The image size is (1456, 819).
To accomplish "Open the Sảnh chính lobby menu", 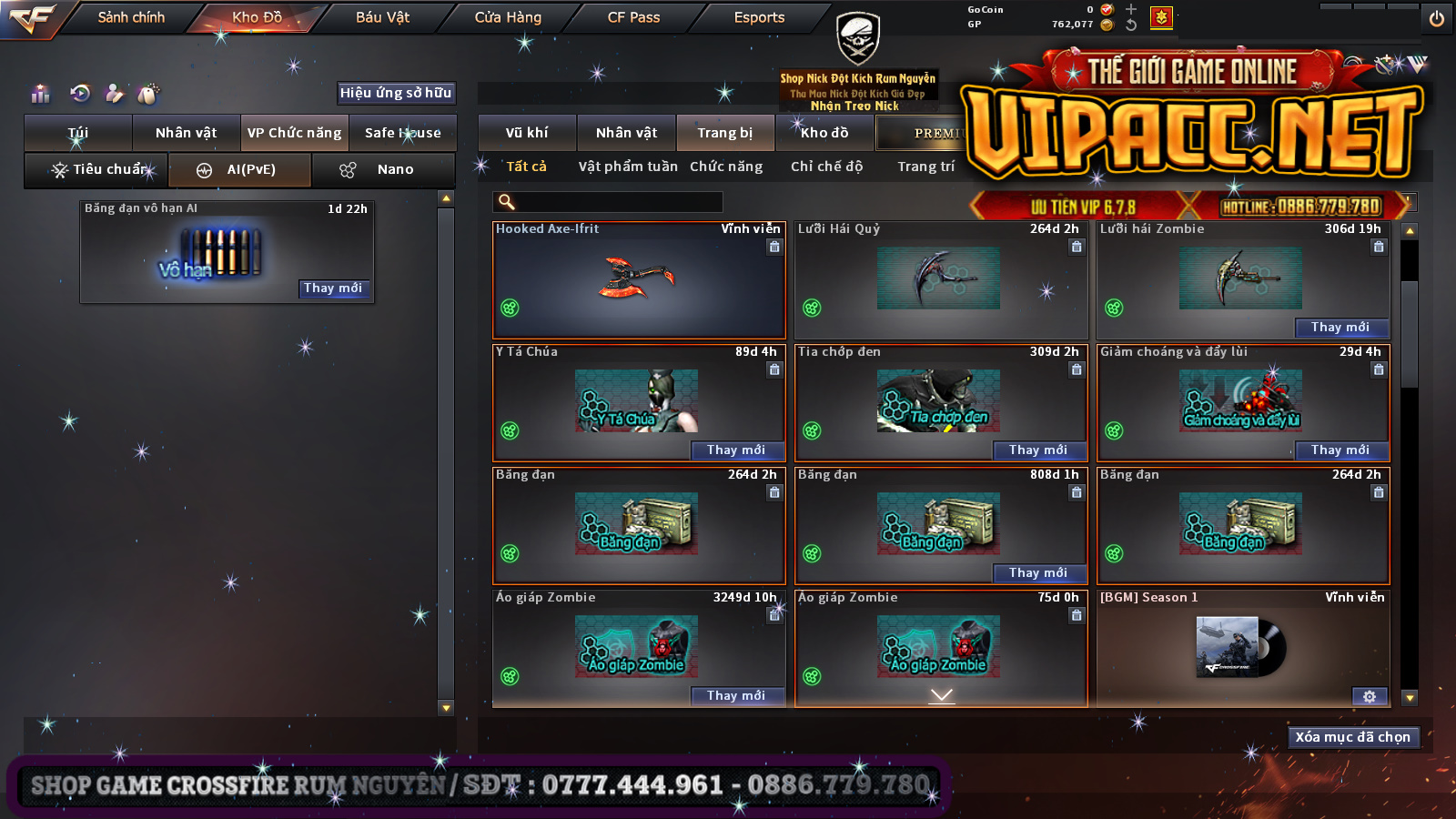I will pos(131,17).
